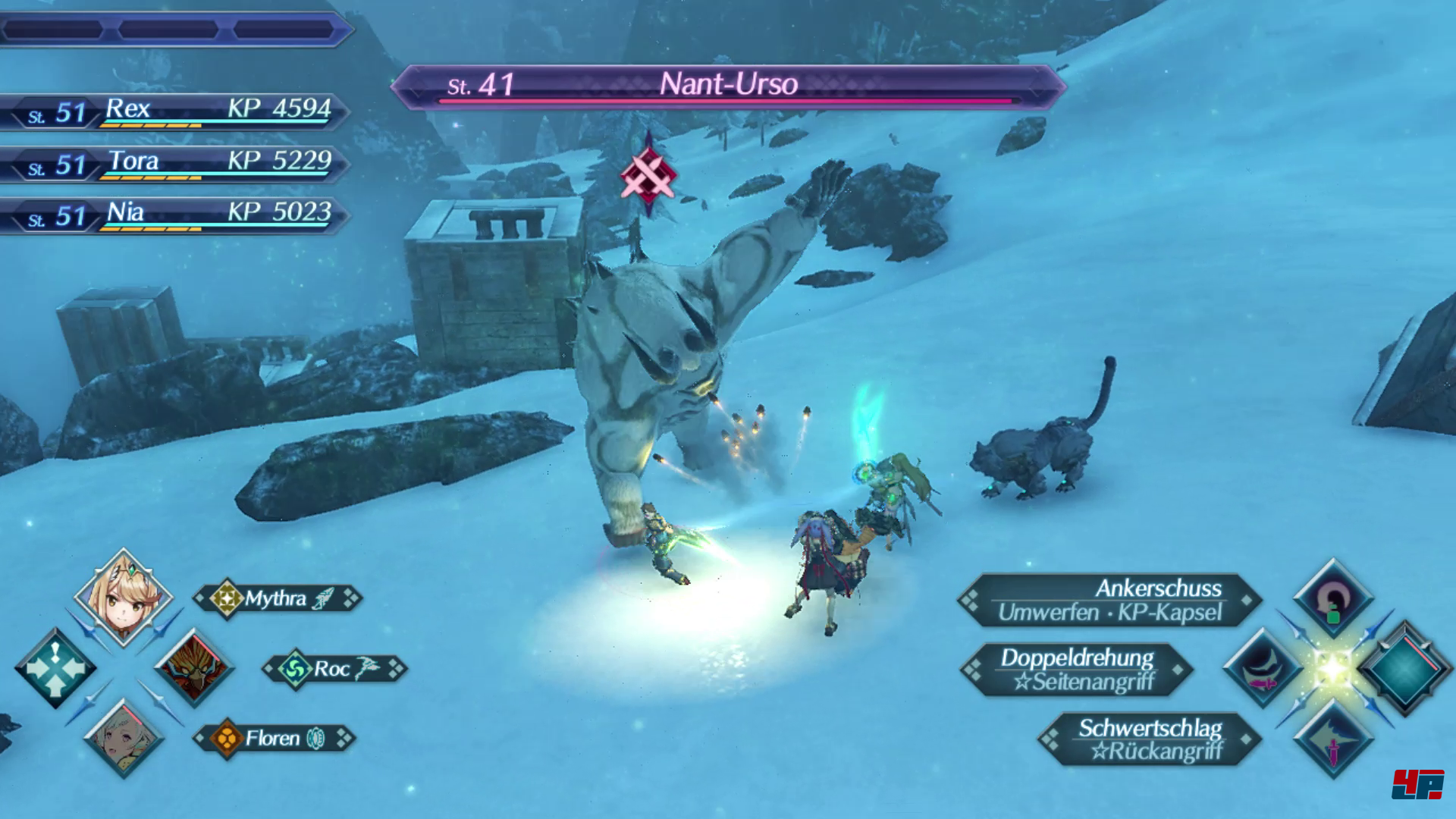The width and height of the screenshot is (1456, 819).
Task: Use the Doppeldrehung Seitenangriff art label
Action: 1077,669
